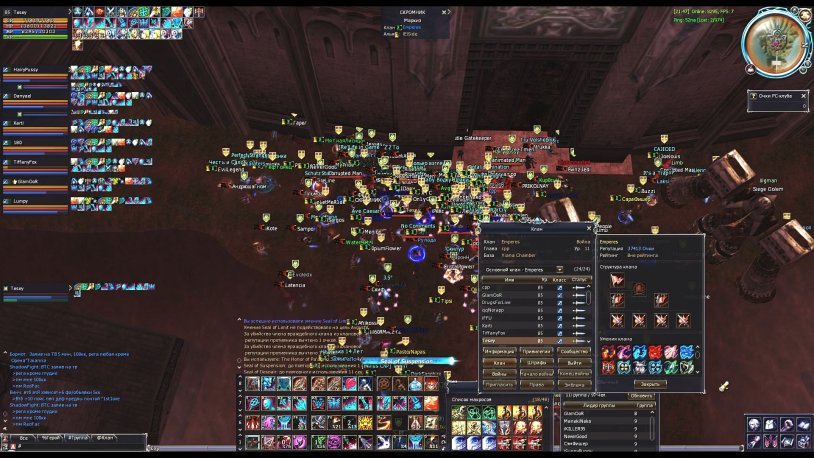Close the clan window with Закрыть
The image size is (814, 458).
click(x=650, y=383)
